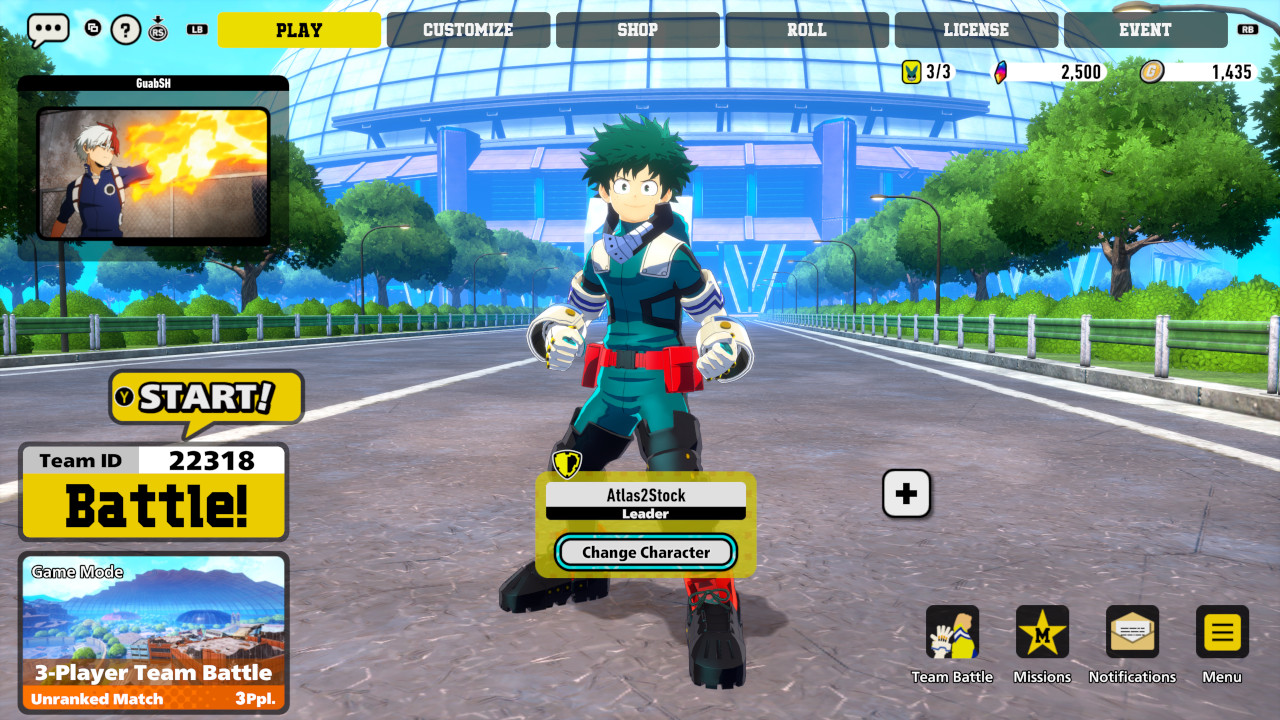Viewport: 1280px width, 720px height.
Task: Check Notifications via the envelope icon
Action: [1132, 631]
